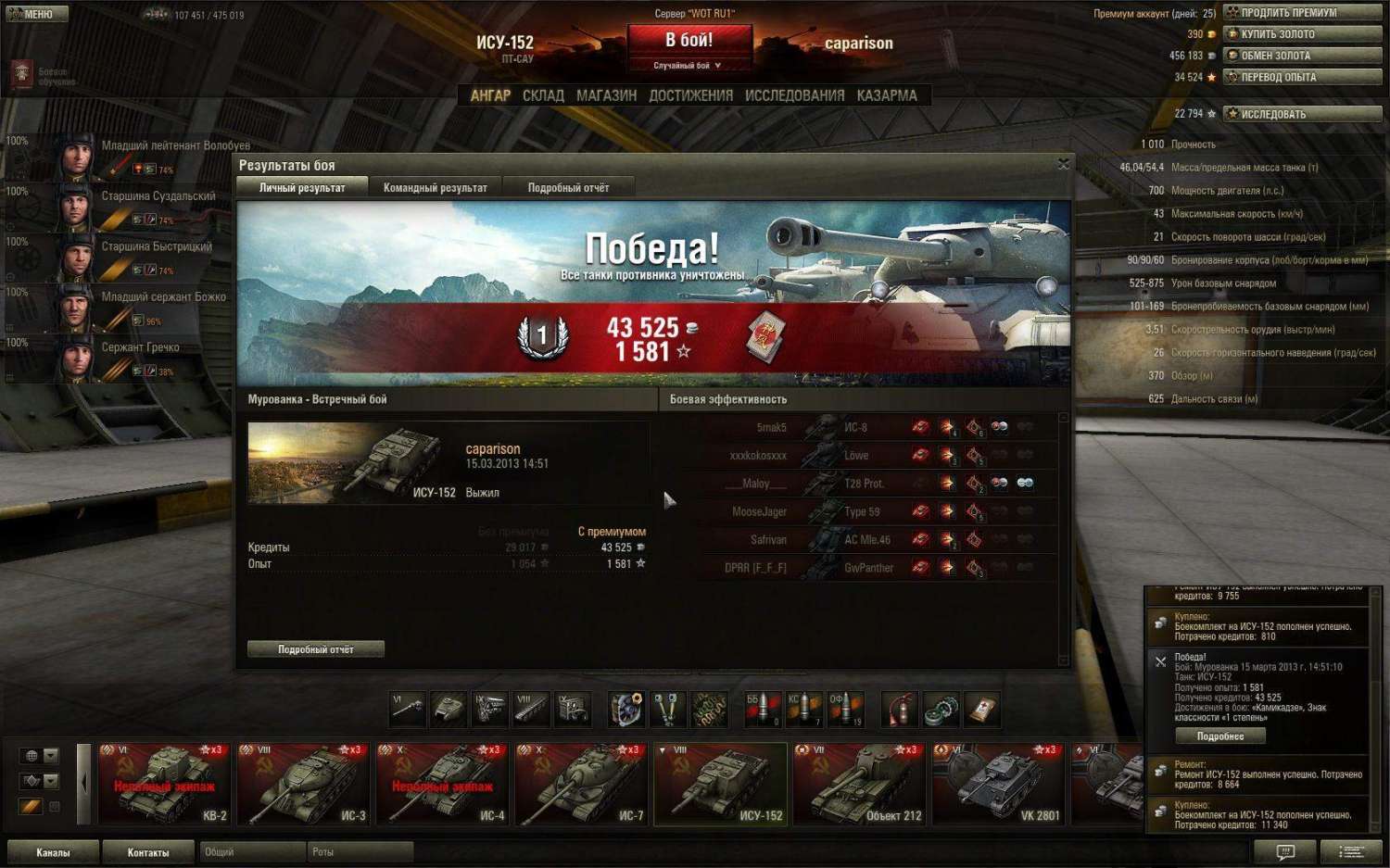Open the ИССЛЕДОВАНИЯ research section
Image resolution: width=1390 pixels, height=868 pixels.
794,95
